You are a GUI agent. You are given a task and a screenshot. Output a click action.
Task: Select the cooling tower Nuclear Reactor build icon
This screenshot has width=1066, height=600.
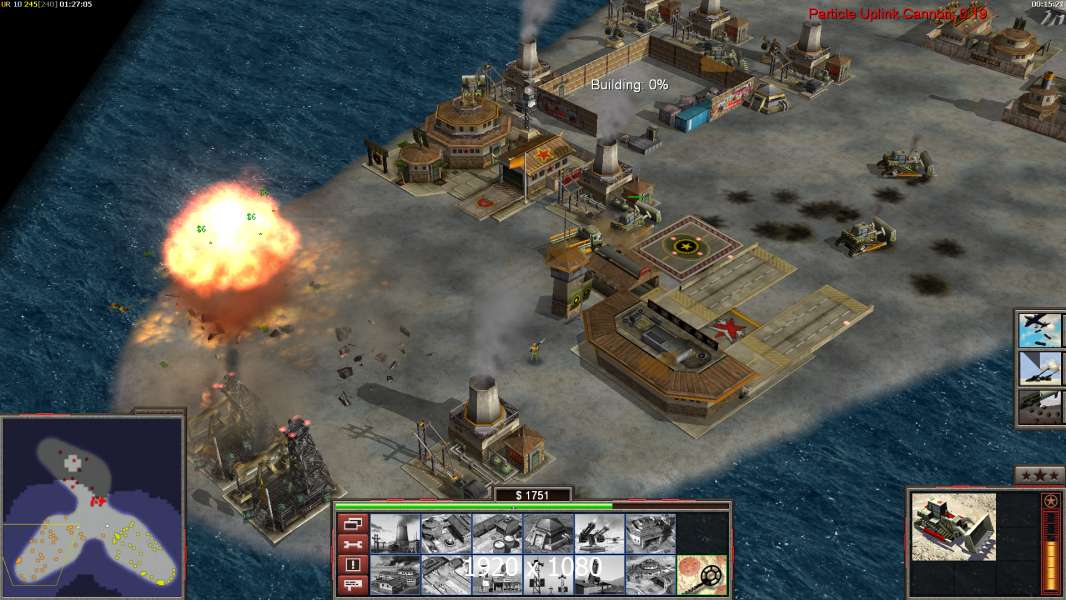(394, 533)
